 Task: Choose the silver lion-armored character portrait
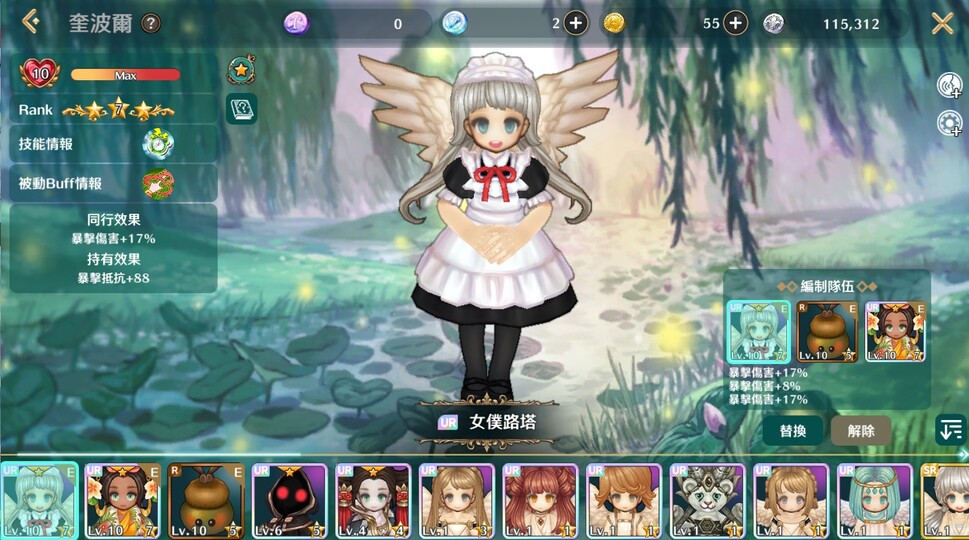tap(708, 501)
